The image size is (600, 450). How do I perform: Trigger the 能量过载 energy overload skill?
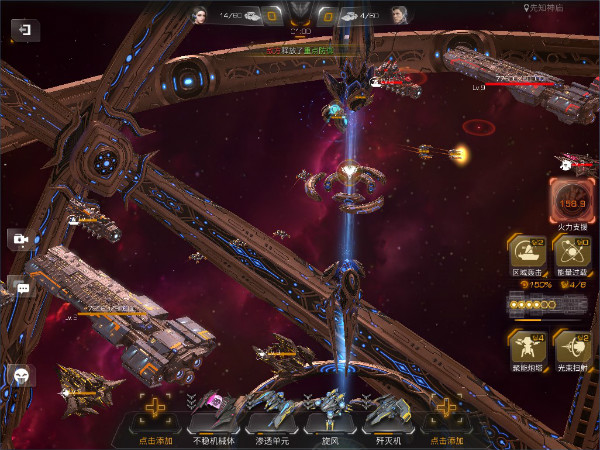pyautogui.click(x=573, y=256)
